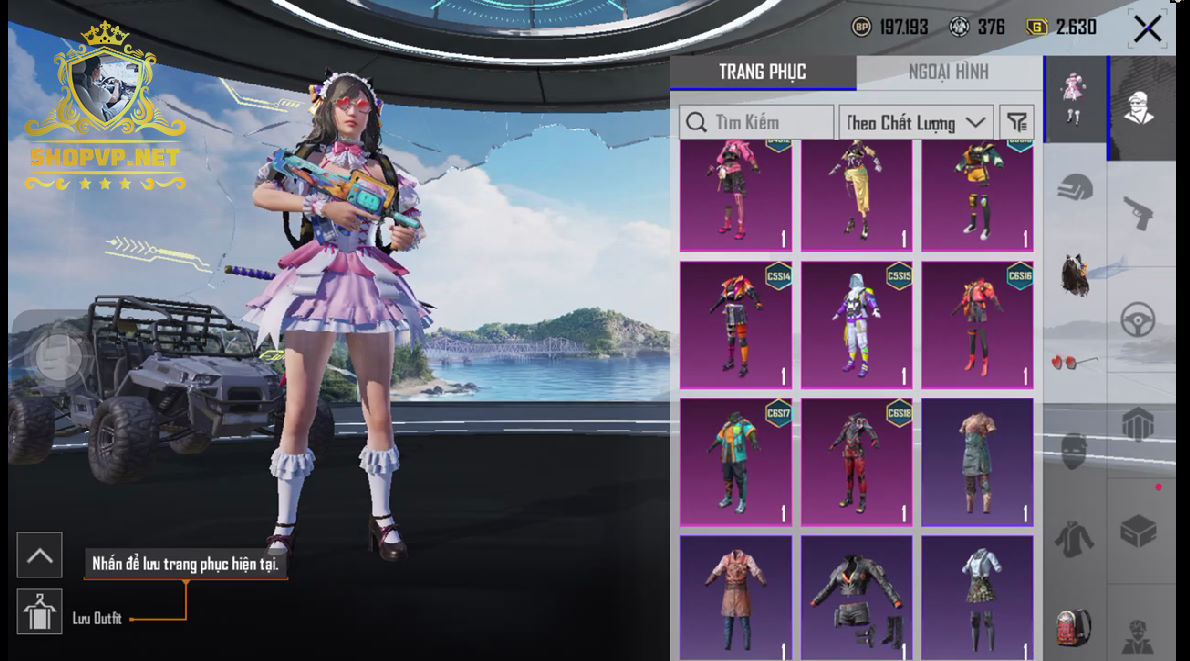The image size is (1190, 661).
Task: Choose the black leather jacket outfit
Action: [857, 597]
